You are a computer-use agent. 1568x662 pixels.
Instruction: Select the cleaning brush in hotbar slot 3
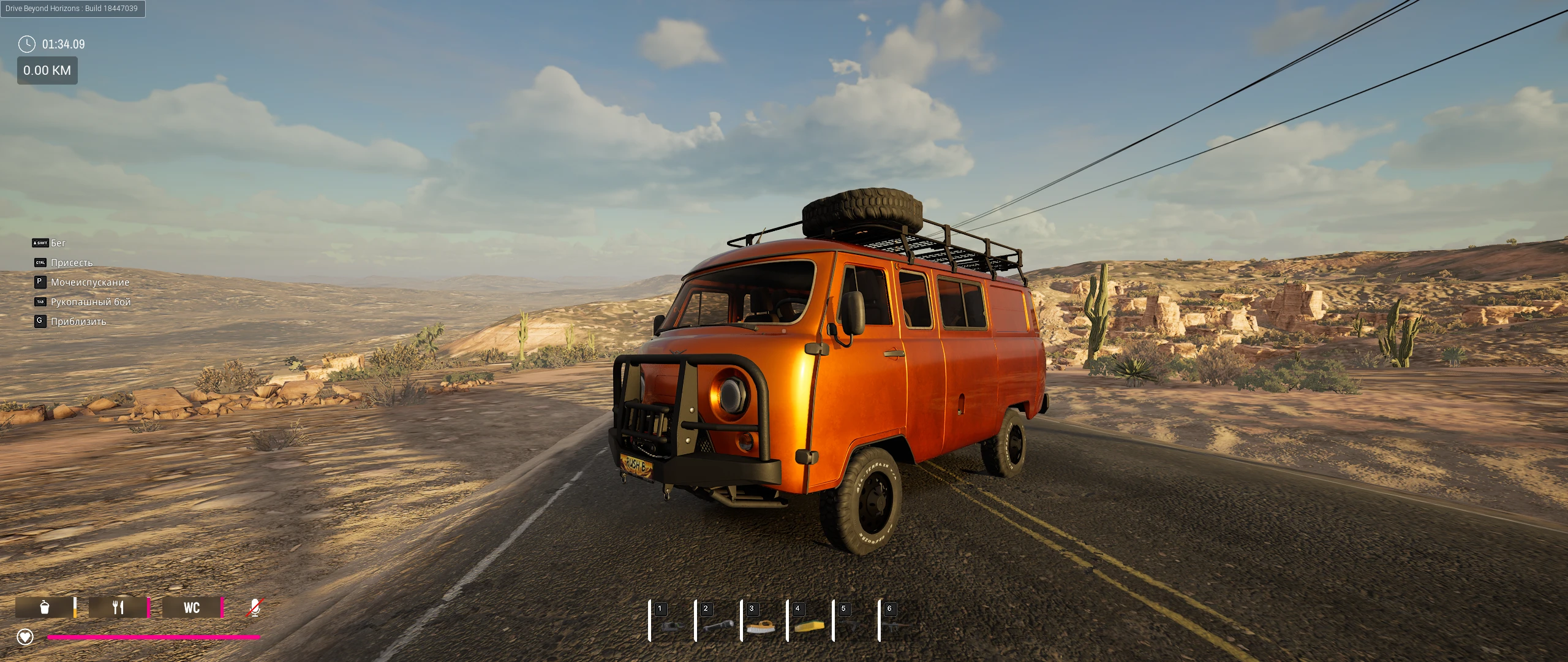pyautogui.click(x=761, y=626)
